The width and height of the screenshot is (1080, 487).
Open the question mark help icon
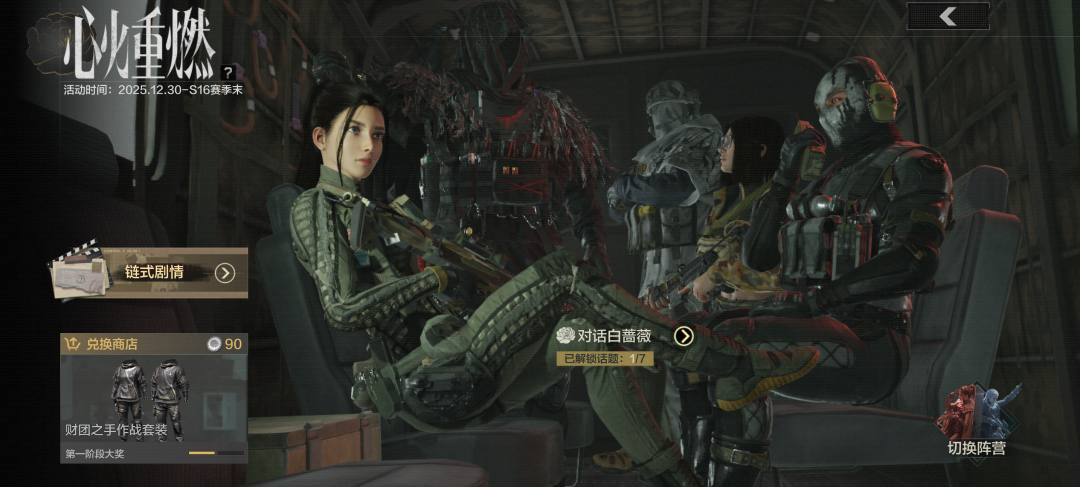tap(229, 72)
